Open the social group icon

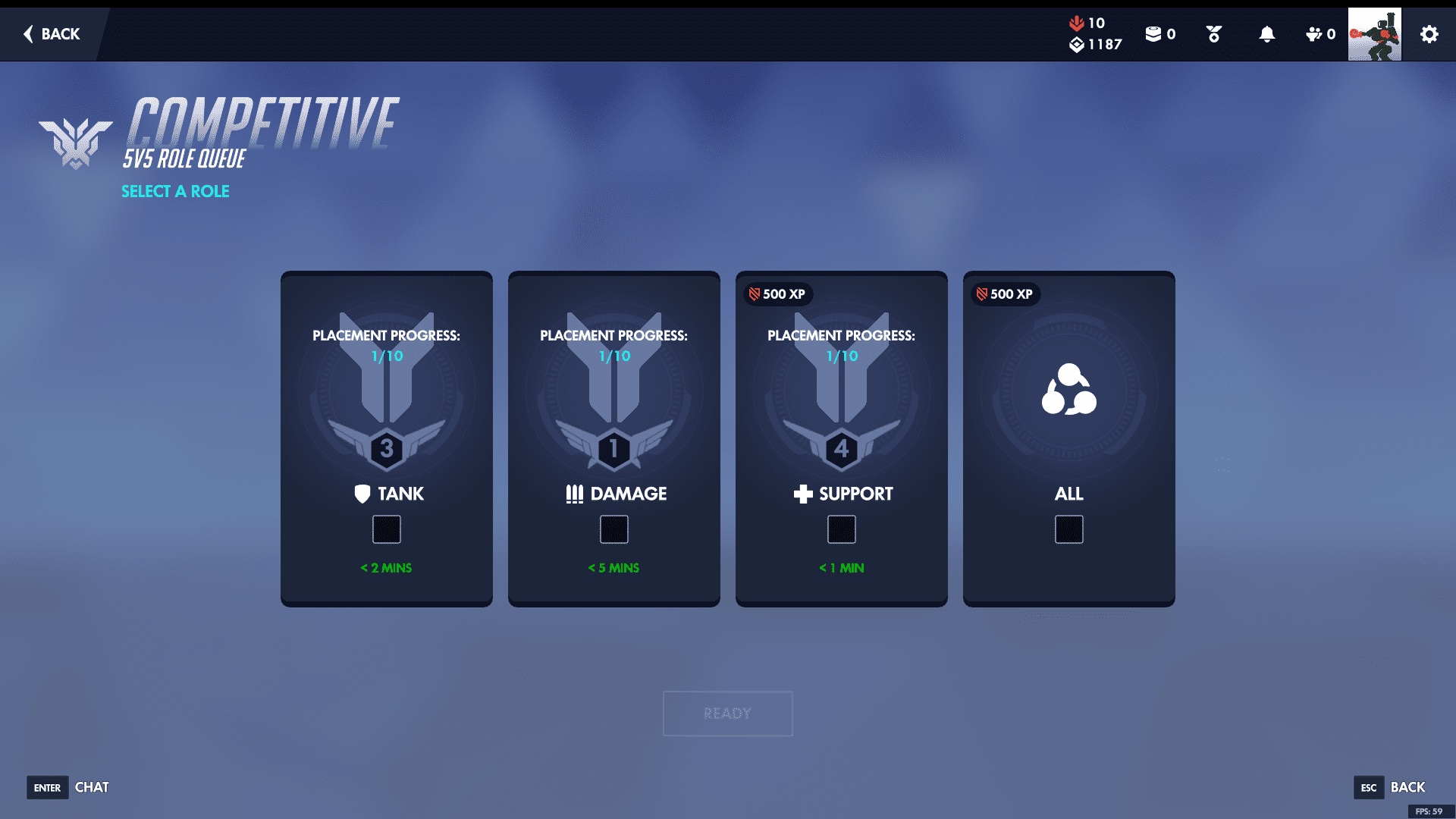[x=1314, y=34]
